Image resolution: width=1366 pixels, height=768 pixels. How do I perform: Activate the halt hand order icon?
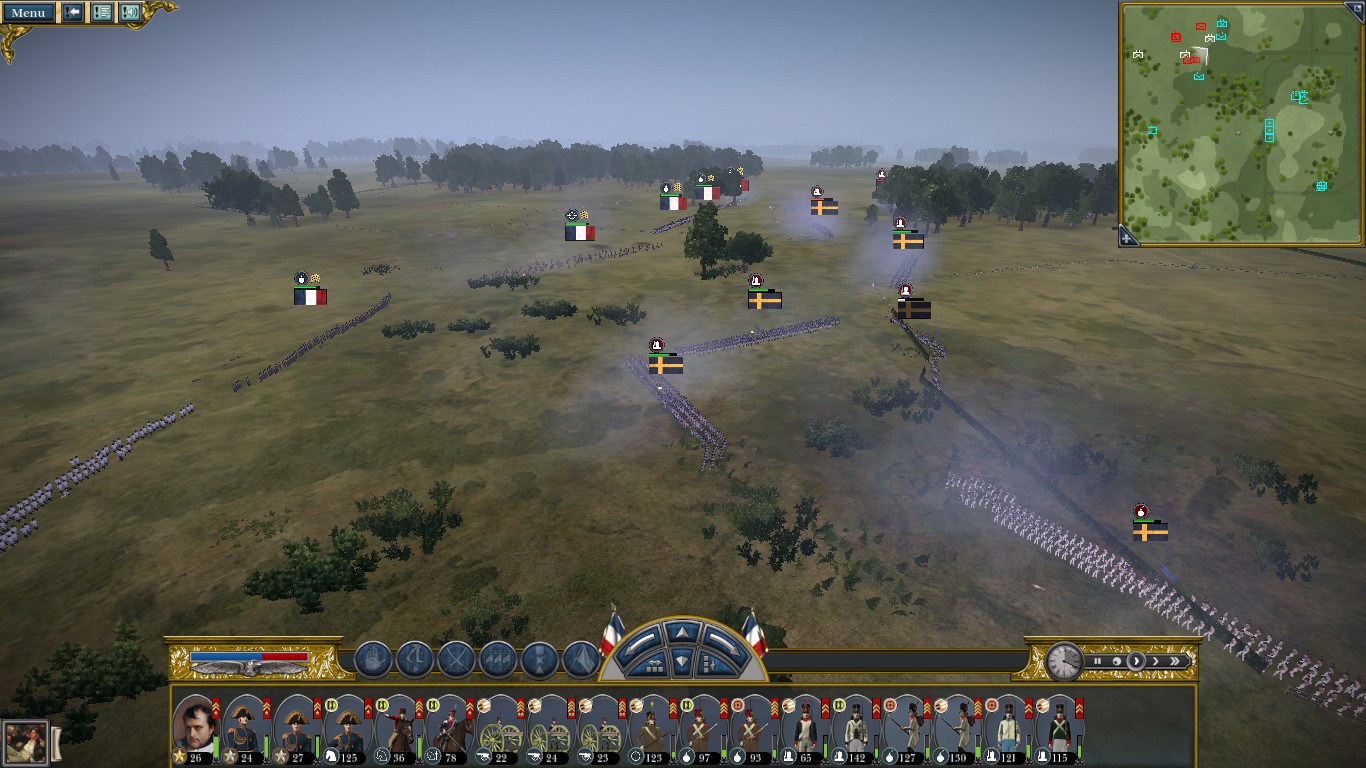373,660
